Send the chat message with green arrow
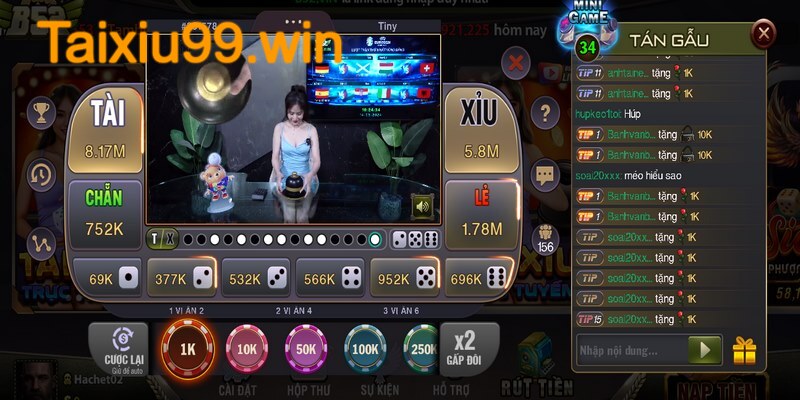This screenshot has height=400, width=800. click(705, 350)
